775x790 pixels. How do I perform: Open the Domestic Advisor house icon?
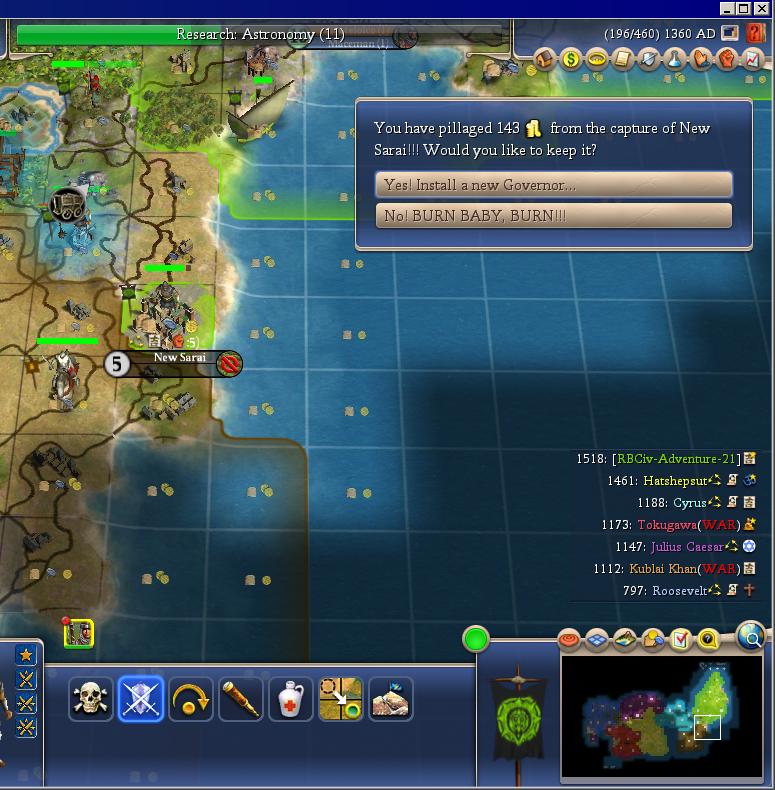pyautogui.click(x=546, y=60)
